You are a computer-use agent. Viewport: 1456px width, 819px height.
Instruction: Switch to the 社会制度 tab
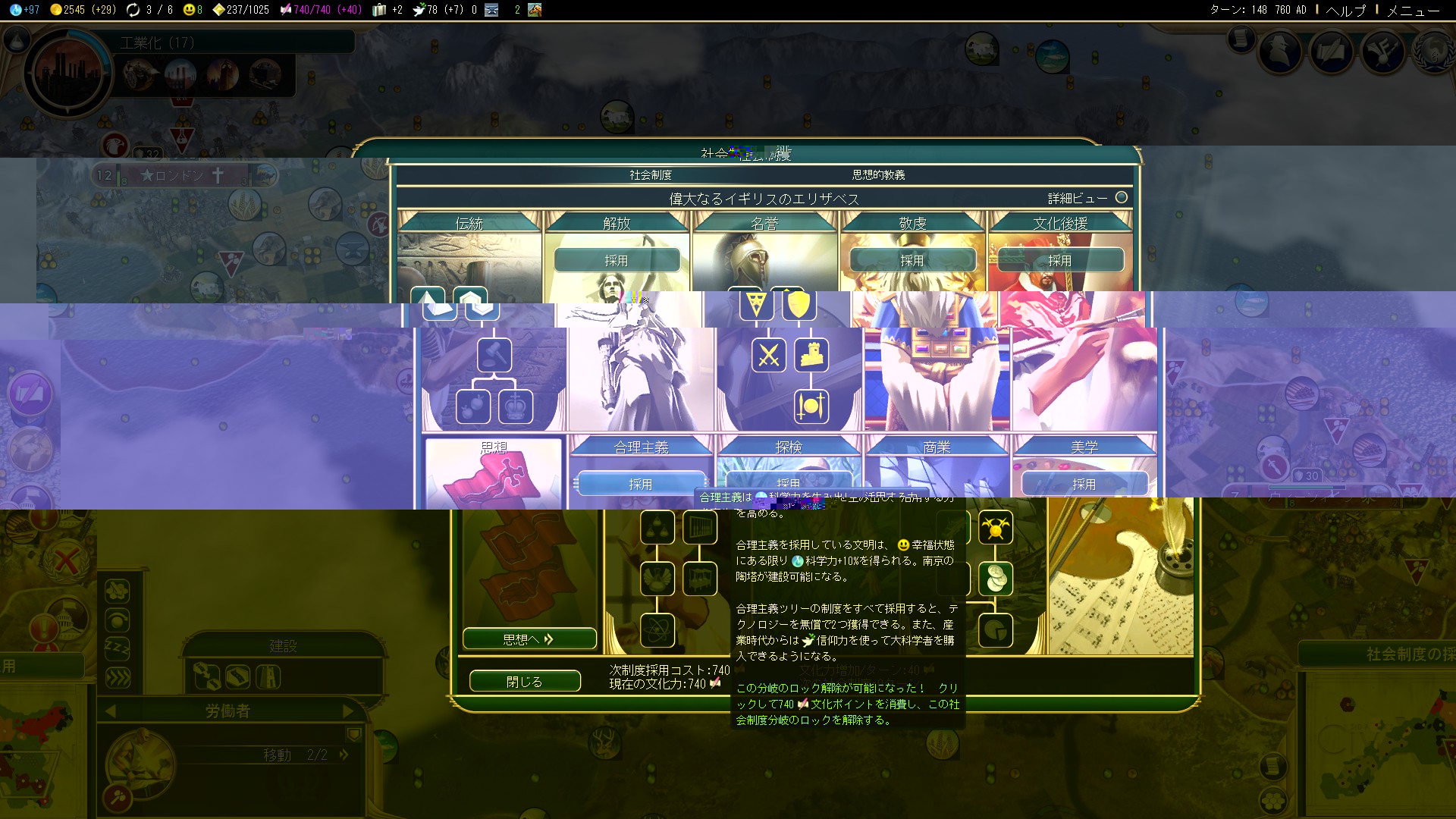[x=651, y=175]
